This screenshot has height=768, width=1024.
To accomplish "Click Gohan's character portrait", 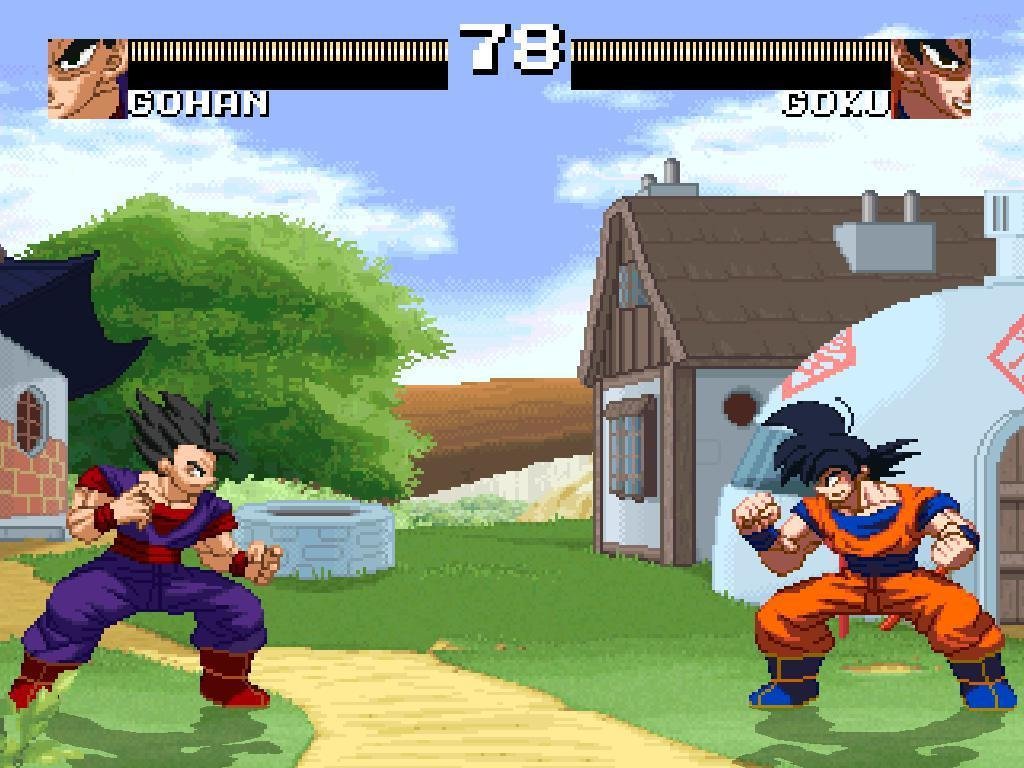I will [x=87, y=79].
